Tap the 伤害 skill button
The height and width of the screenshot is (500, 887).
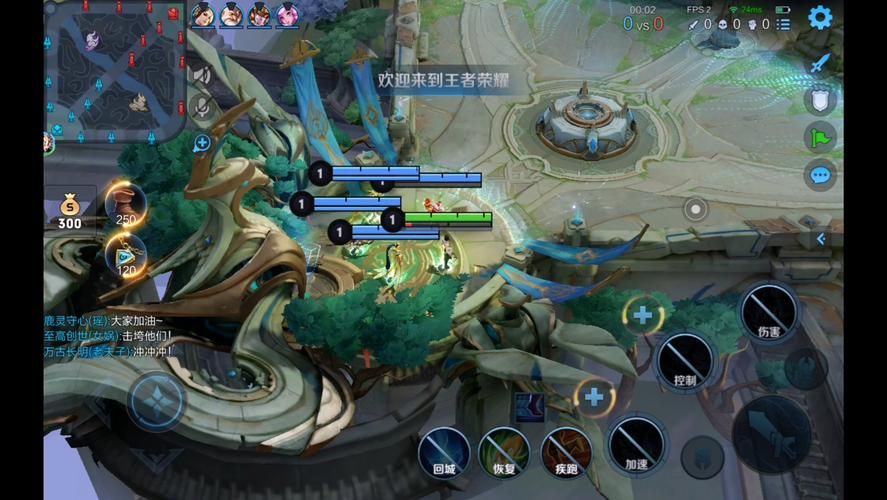click(768, 312)
